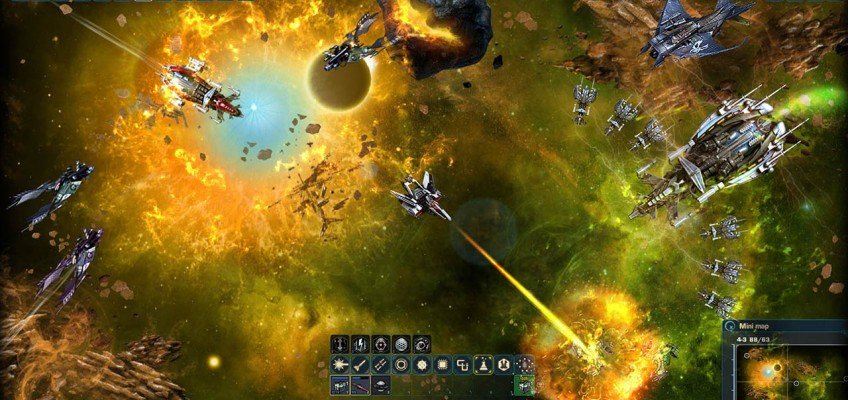
Task: Select the honeycomb sphere icon
Action: (x=402, y=344)
